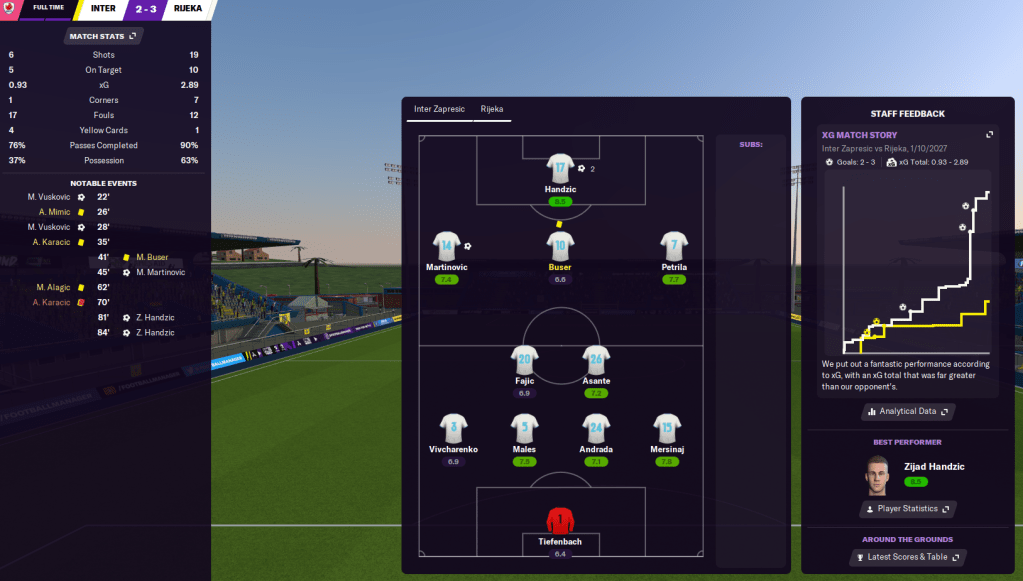Select Buser in attacking midfield

click(x=560, y=247)
